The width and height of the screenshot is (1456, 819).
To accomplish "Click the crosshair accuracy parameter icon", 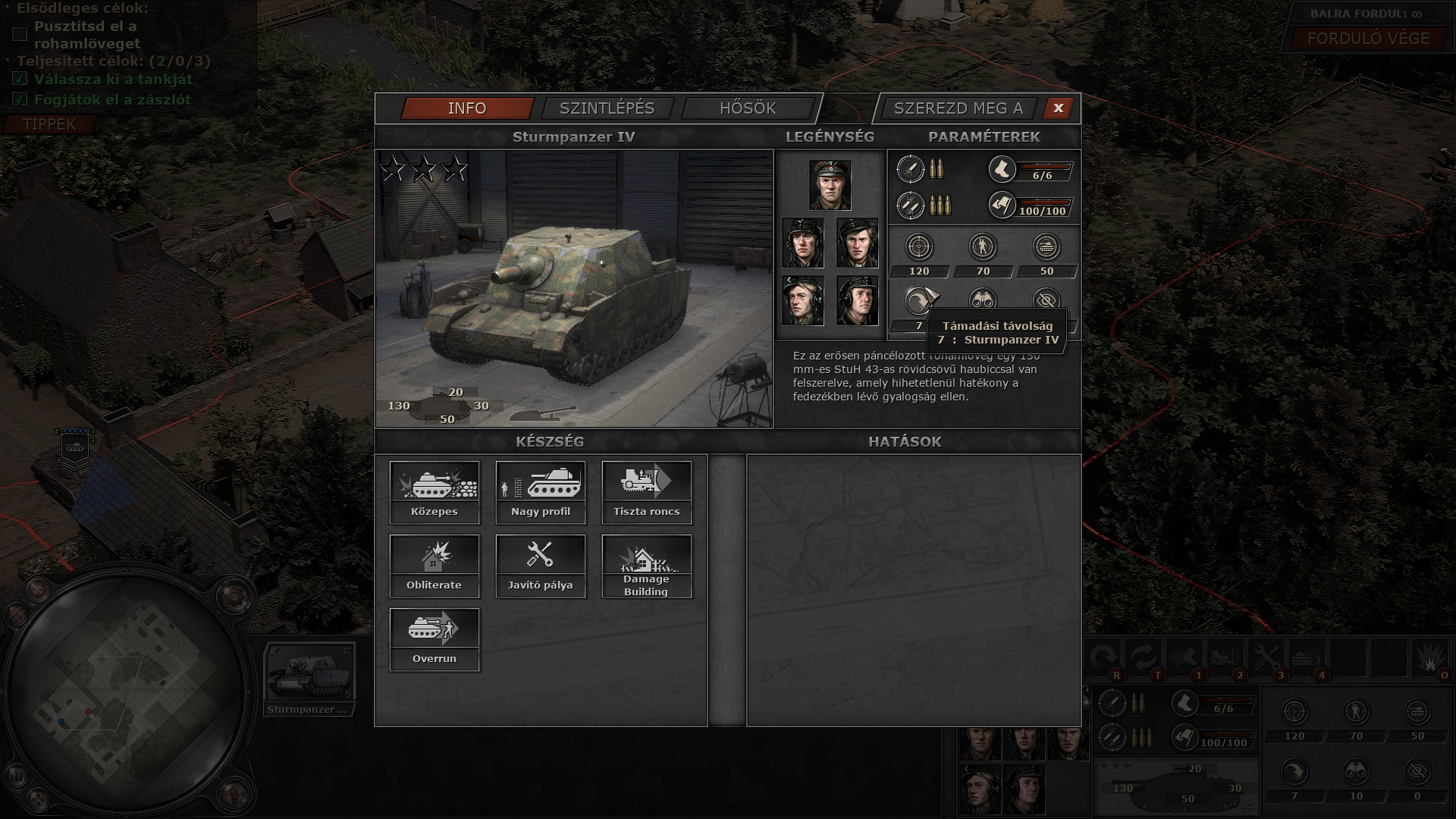I will [x=919, y=247].
